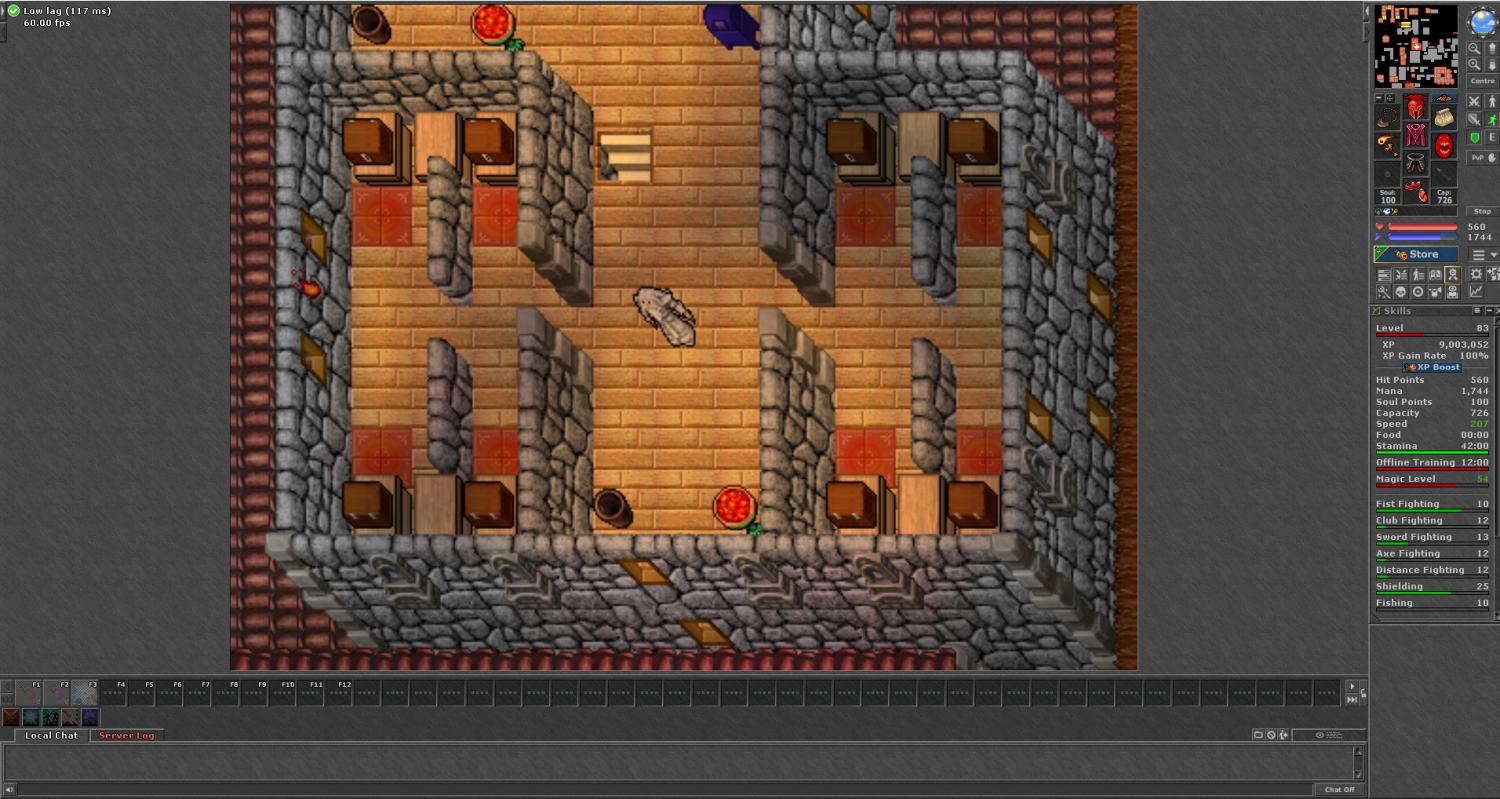Activate the F3 hotkey slot
This screenshot has width=1500, height=799.
click(x=85, y=692)
